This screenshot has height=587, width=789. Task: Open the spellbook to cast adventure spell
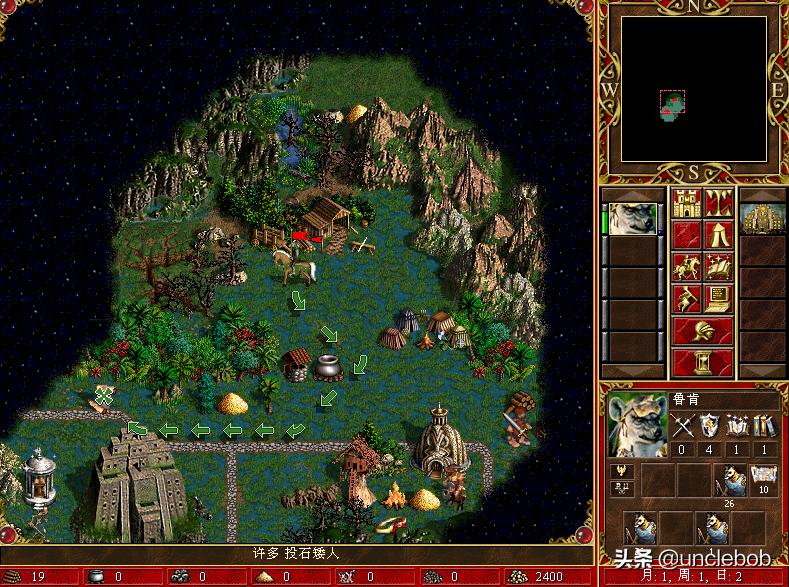[x=719, y=268]
